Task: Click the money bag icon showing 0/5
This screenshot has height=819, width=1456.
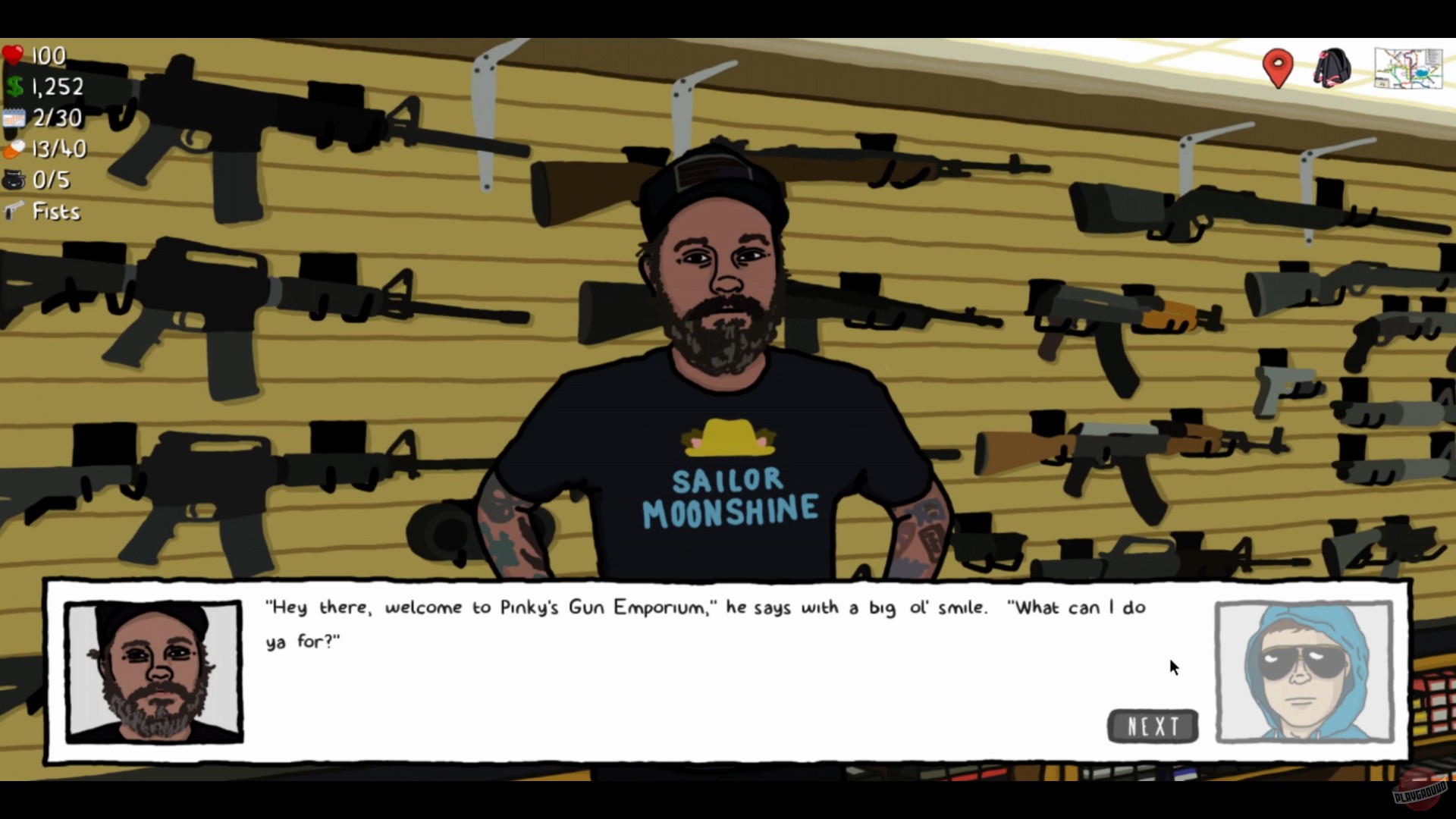Action: (14, 180)
